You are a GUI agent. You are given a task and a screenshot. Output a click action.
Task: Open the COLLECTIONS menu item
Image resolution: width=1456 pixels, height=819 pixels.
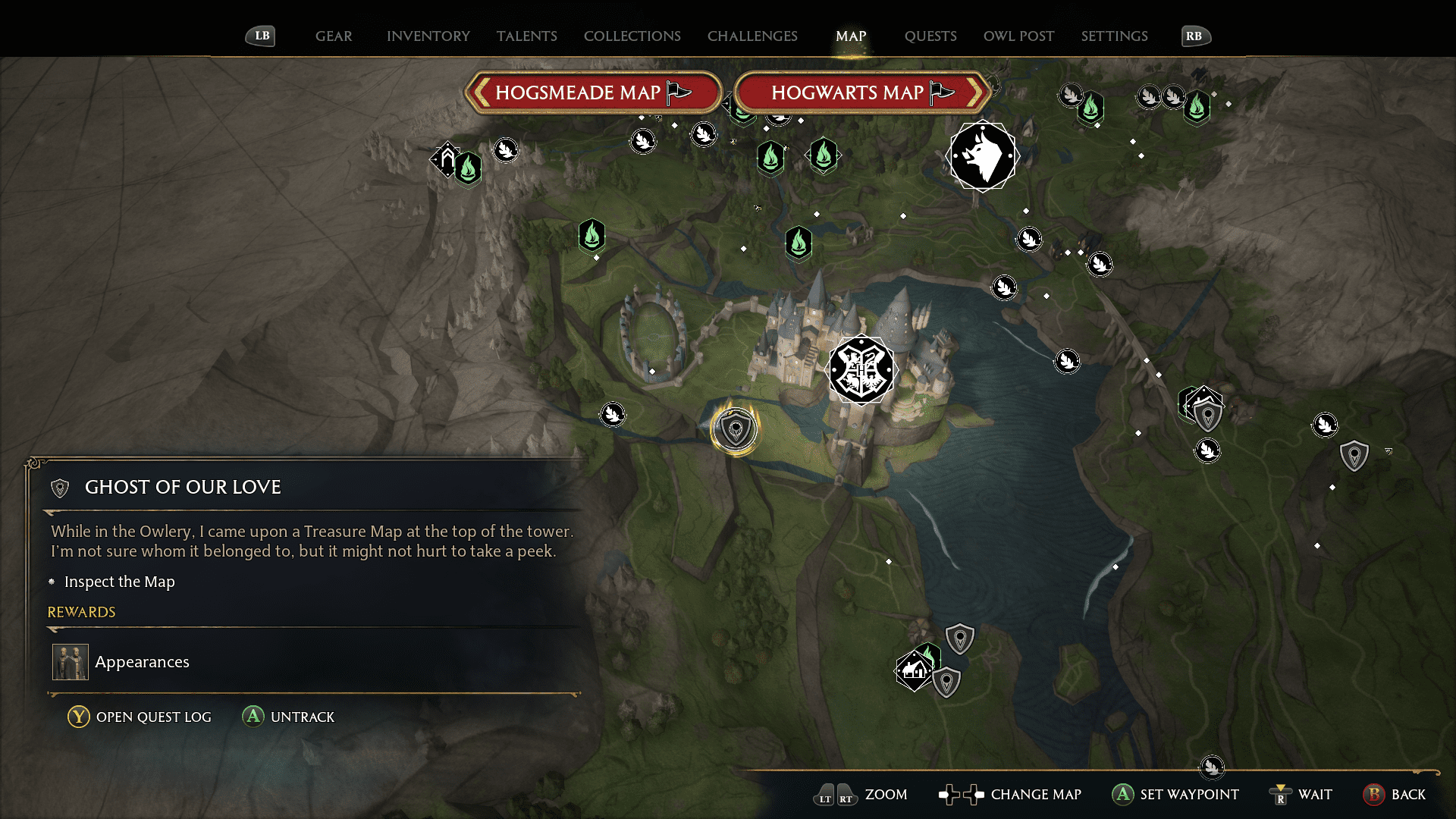point(632,36)
